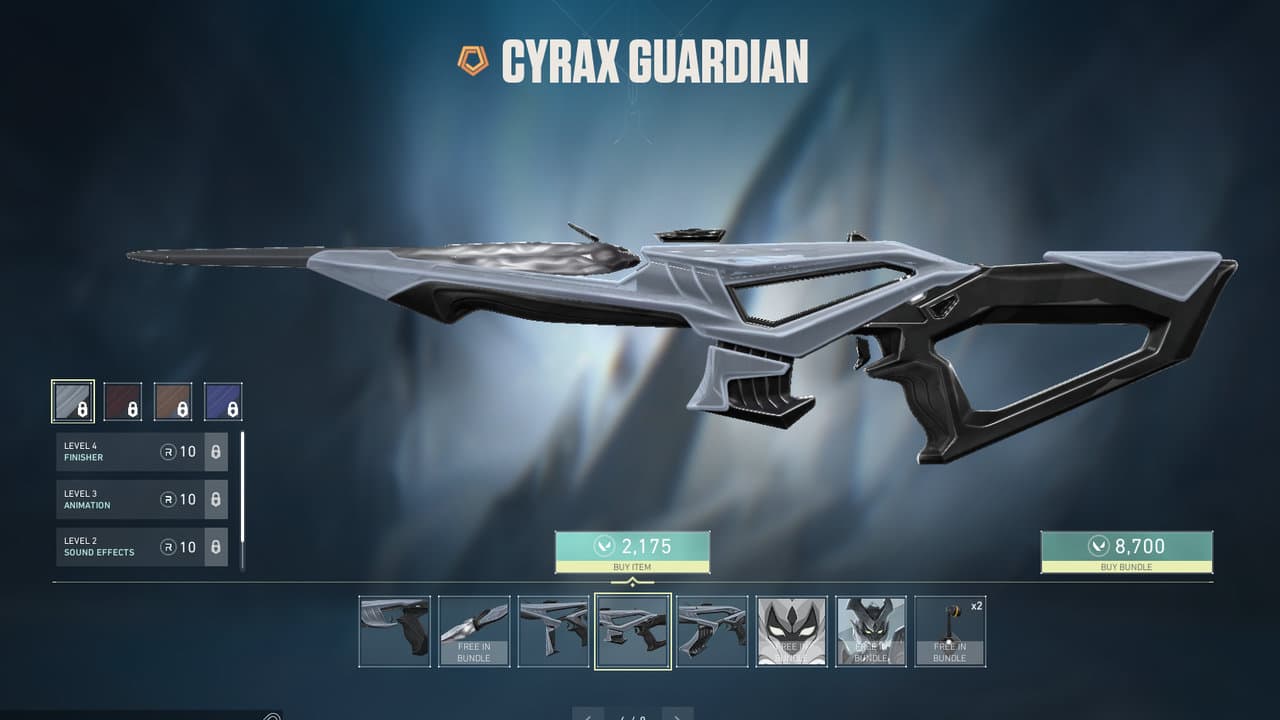Select the highlighted Guardian skin thumbnail
This screenshot has width=1280, height=720.
pyautogui.click(x=633, y=631)
